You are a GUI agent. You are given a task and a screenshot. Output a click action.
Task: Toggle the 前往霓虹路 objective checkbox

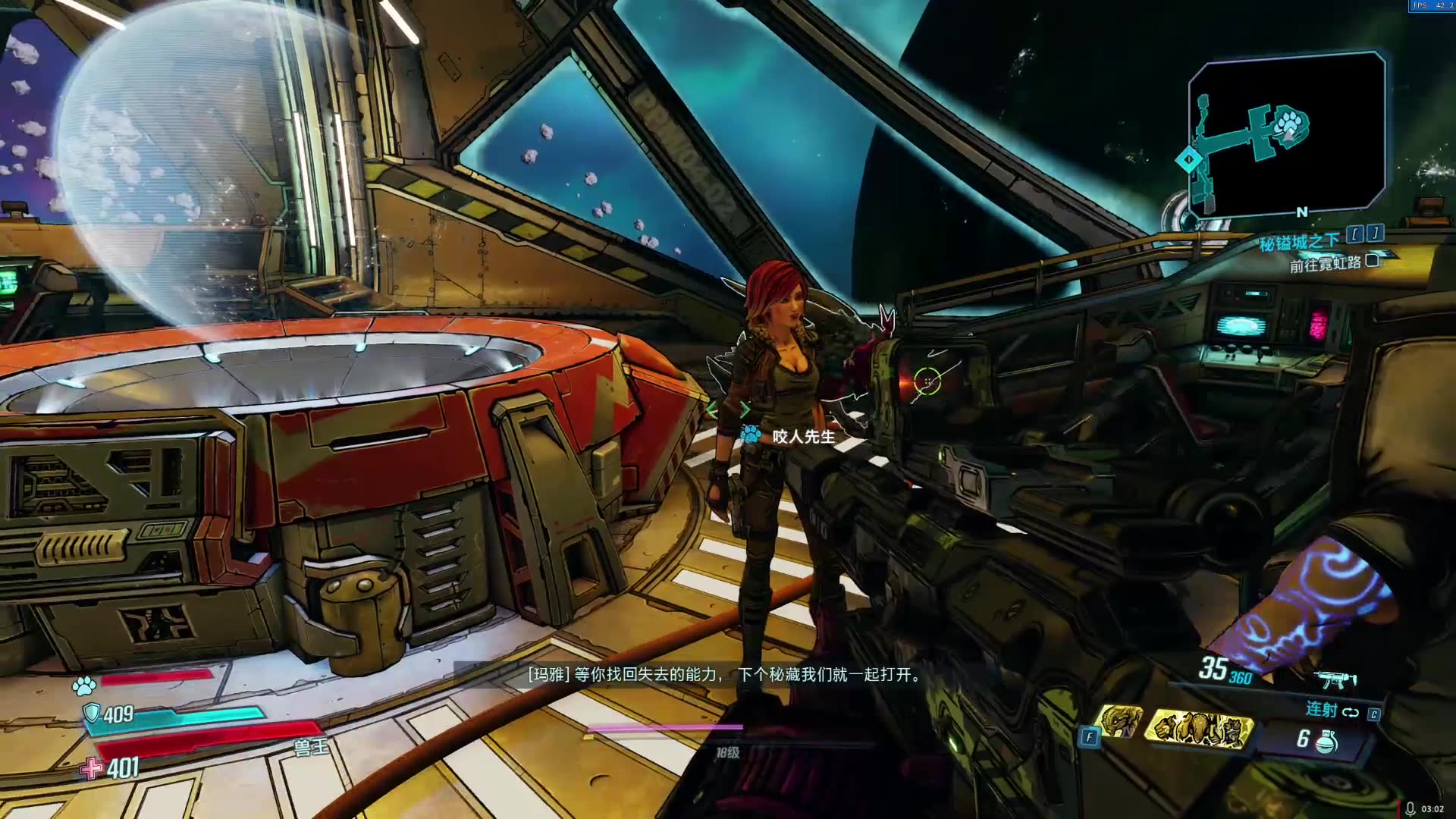coord(1372,261)
